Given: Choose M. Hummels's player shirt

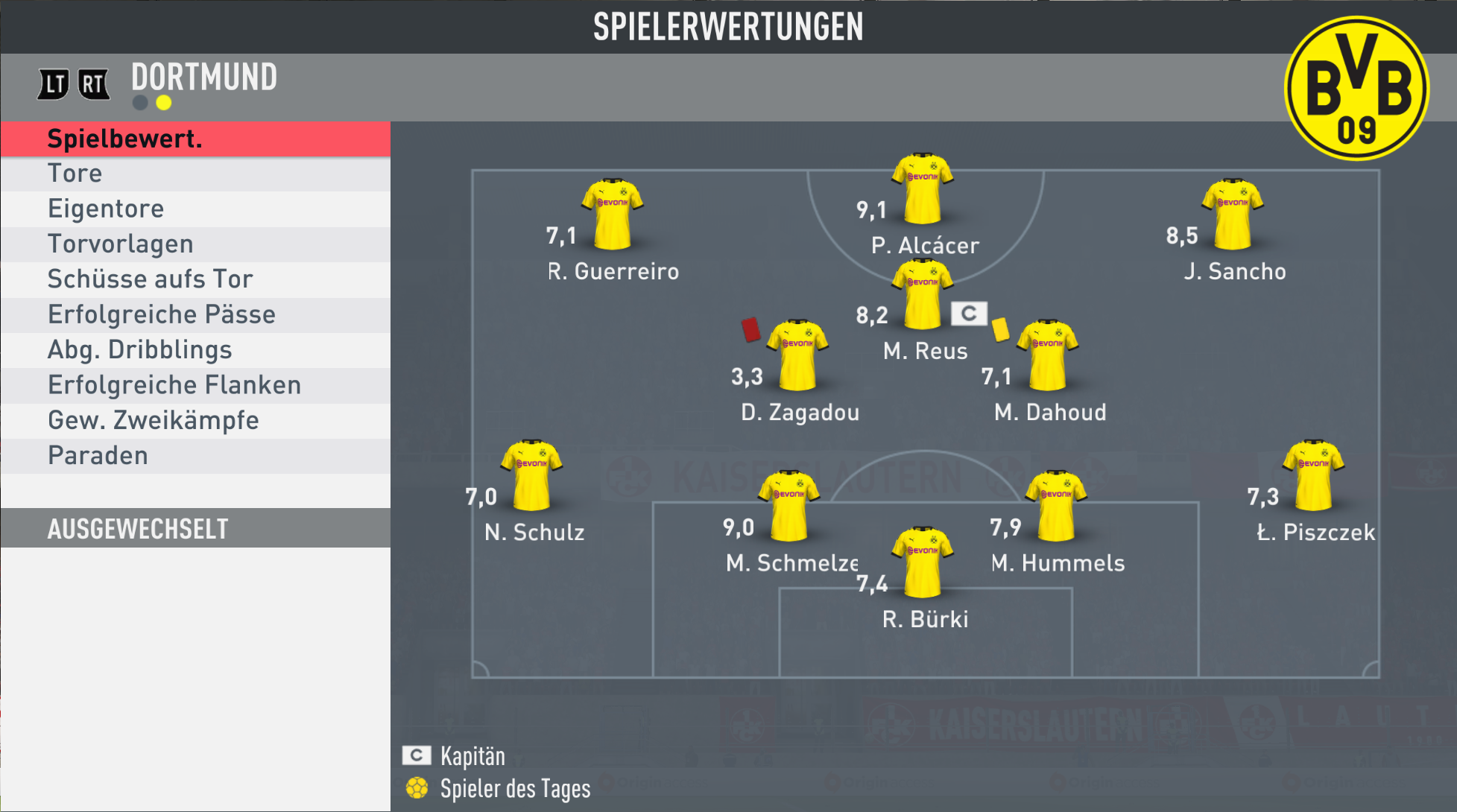Looking at the screenshot, I should (x=1056, y=506).
